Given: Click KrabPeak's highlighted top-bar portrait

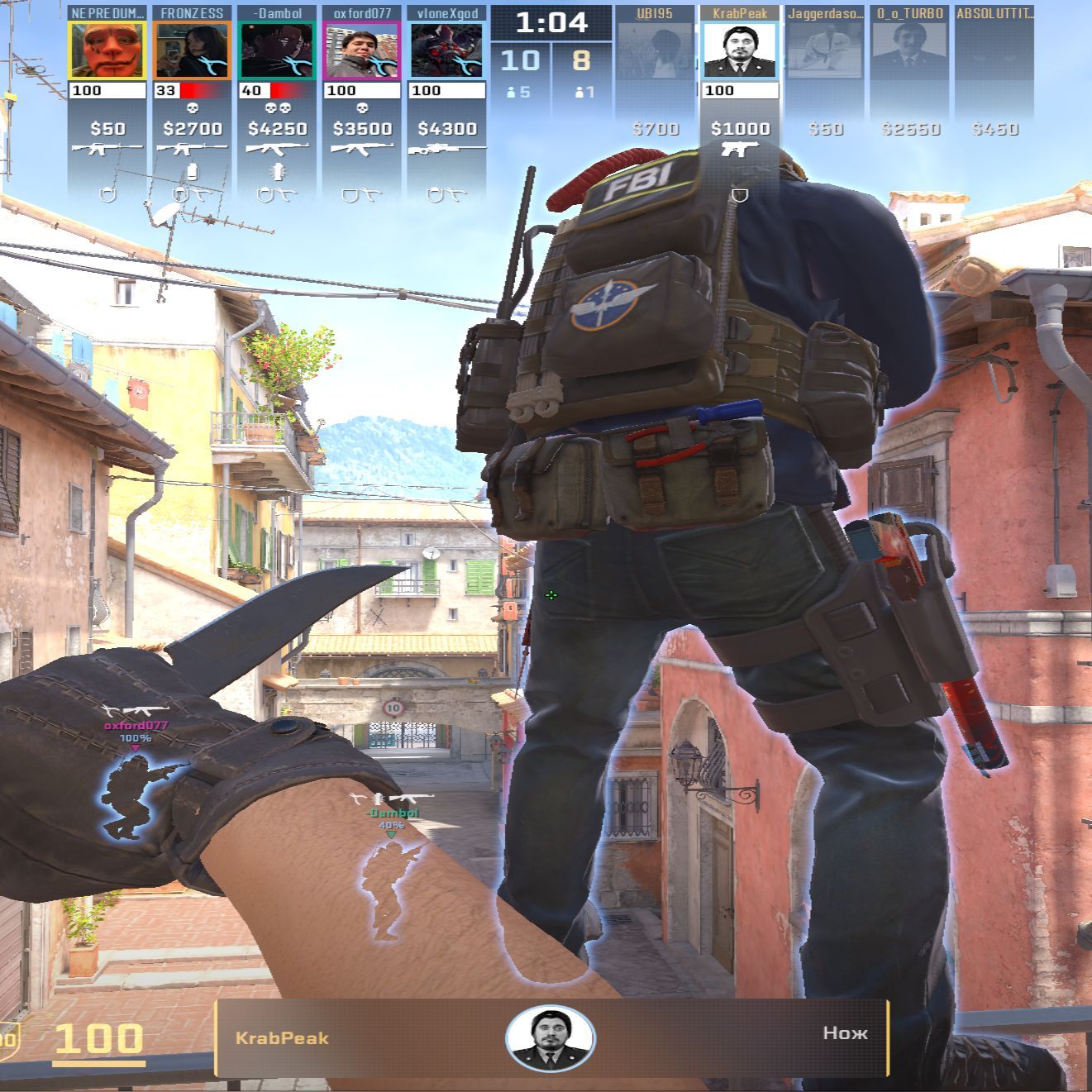Looking at the screenshot, I should click(x=740, y=51).
